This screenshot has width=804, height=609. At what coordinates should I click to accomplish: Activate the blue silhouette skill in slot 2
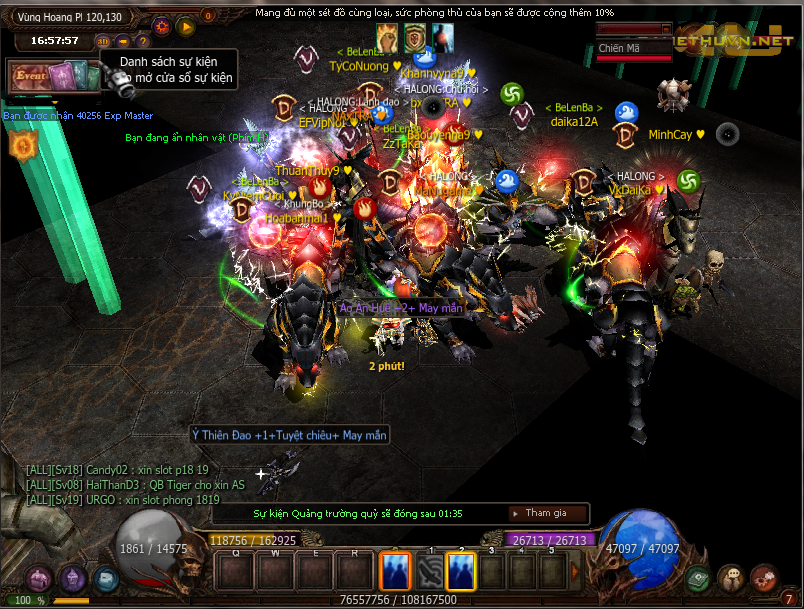461,572
